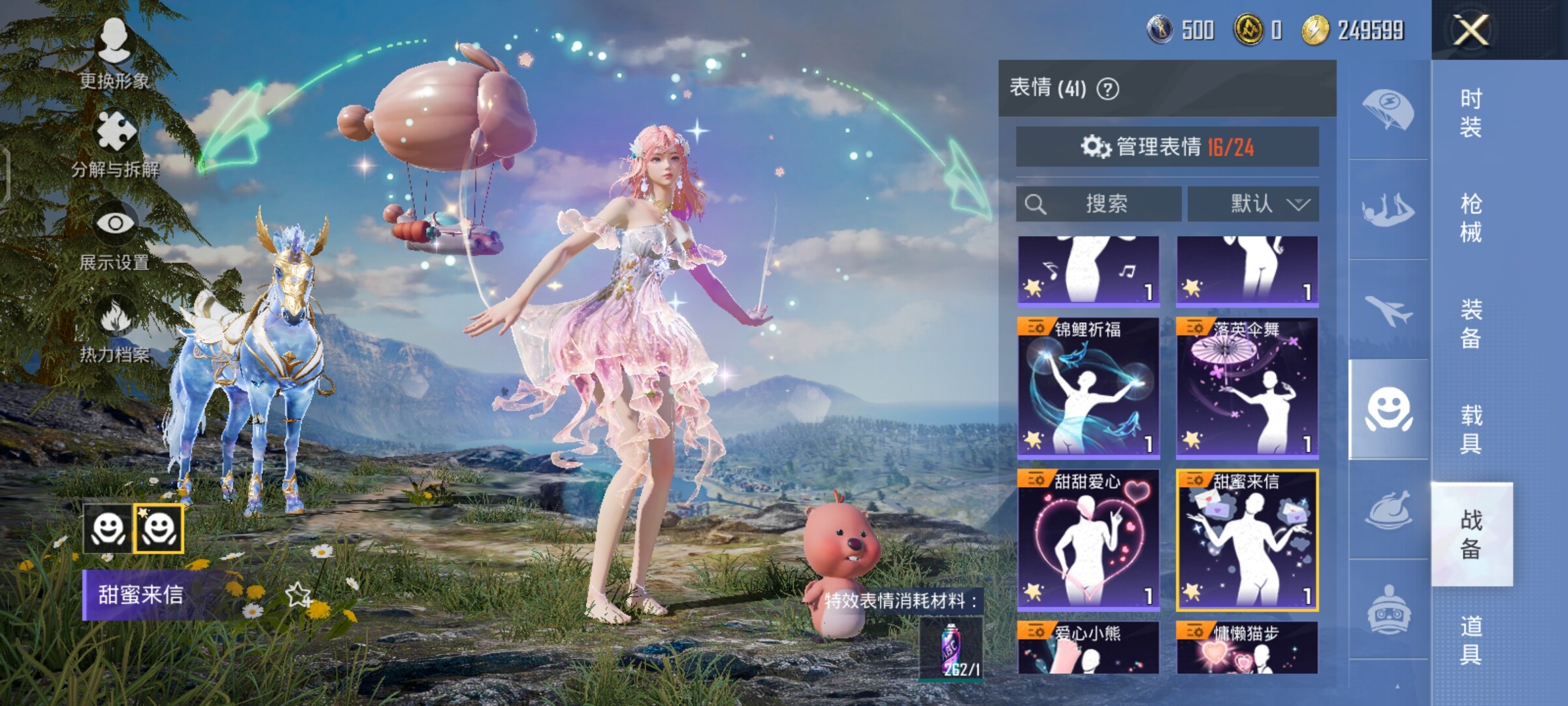Open 展示设置 display settings

(115, 235)
